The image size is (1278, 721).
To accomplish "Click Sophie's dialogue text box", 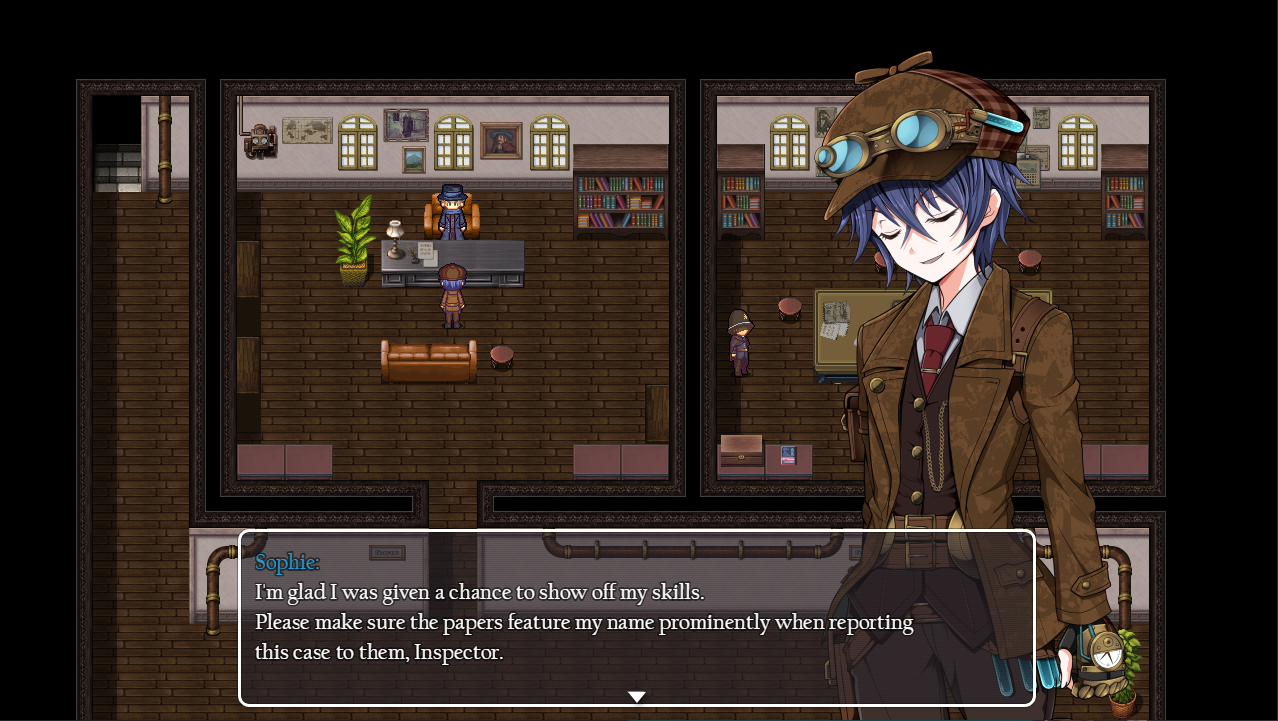I will (636, 617).
